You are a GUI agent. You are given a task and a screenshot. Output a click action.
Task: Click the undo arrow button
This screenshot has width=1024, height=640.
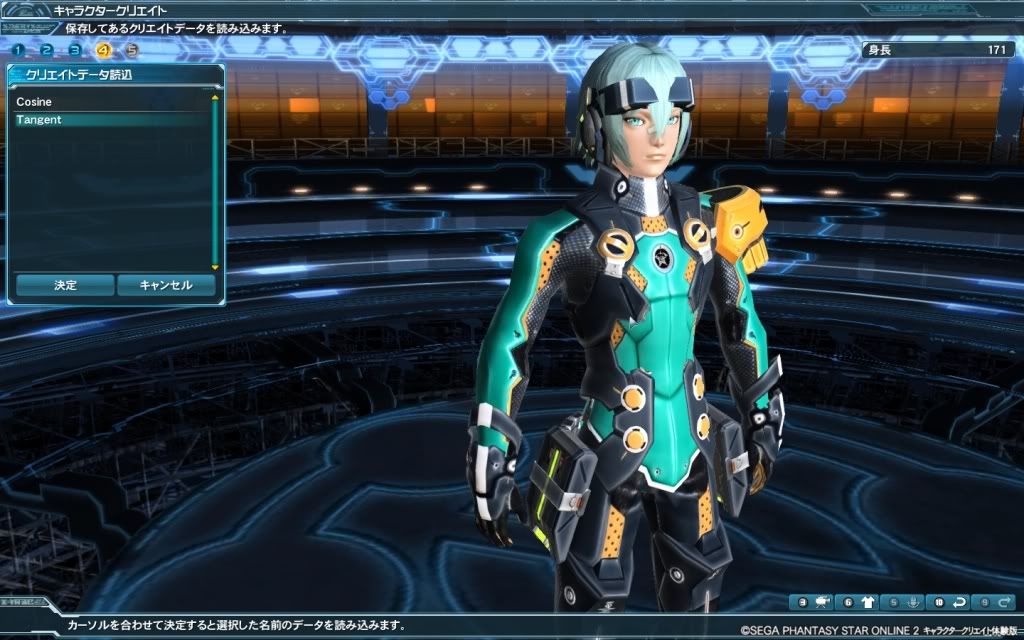(948, 602)
